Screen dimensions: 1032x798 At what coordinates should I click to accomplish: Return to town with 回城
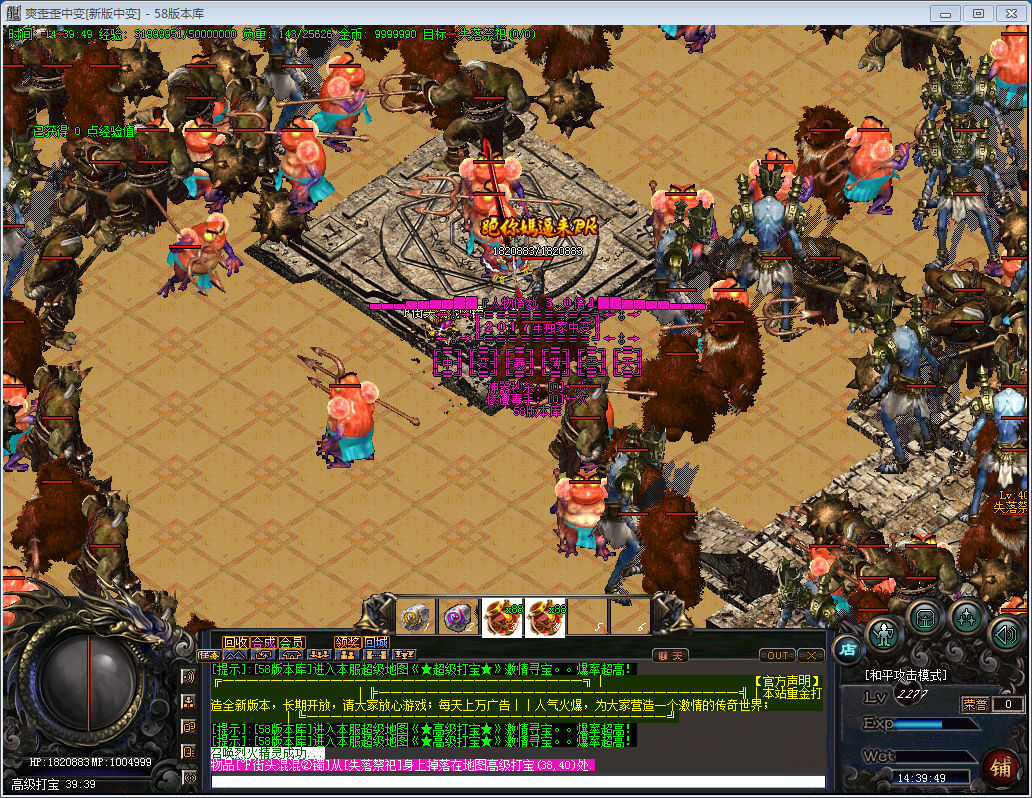(x=376, y=642)
